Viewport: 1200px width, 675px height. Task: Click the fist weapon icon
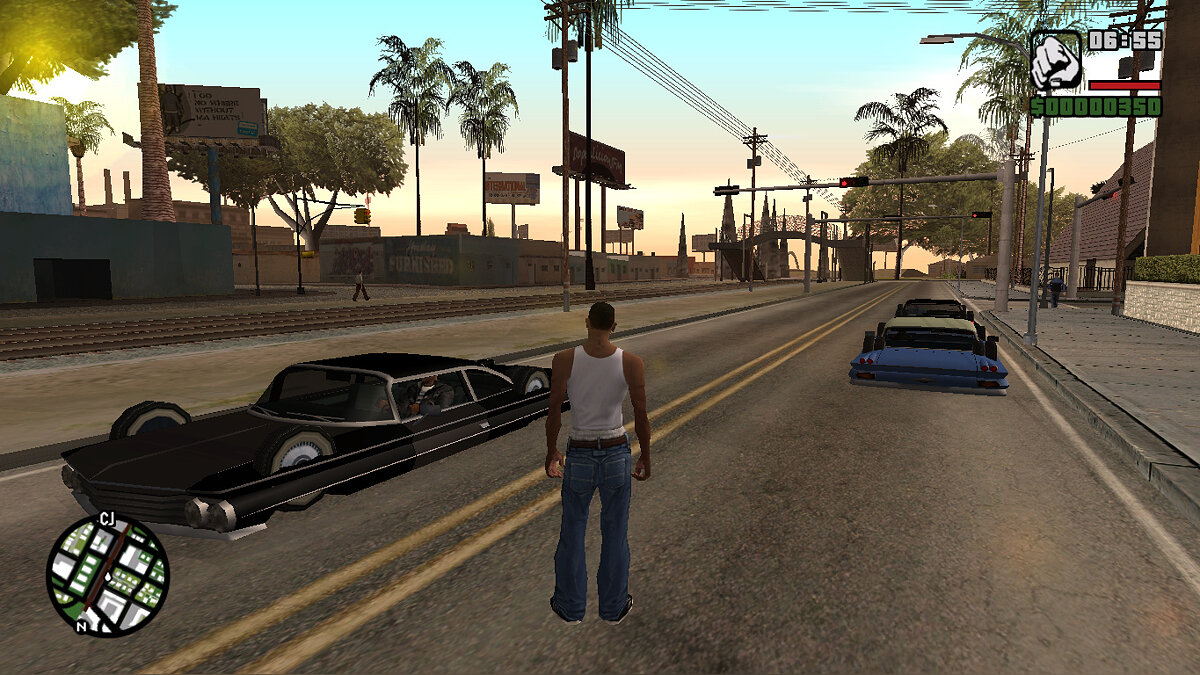tap(1056, 61)
